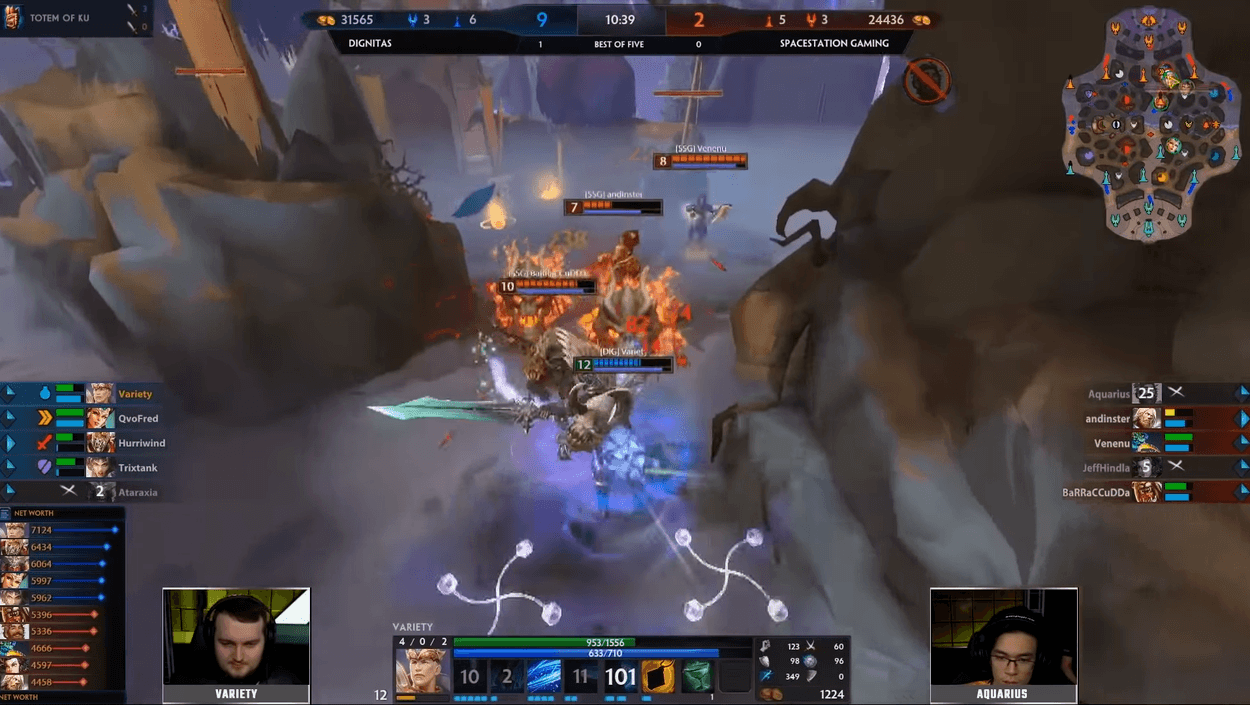Activate the blue streak ability icon
Viewport: 1250px width, 705px height.
tap(545, 677)
